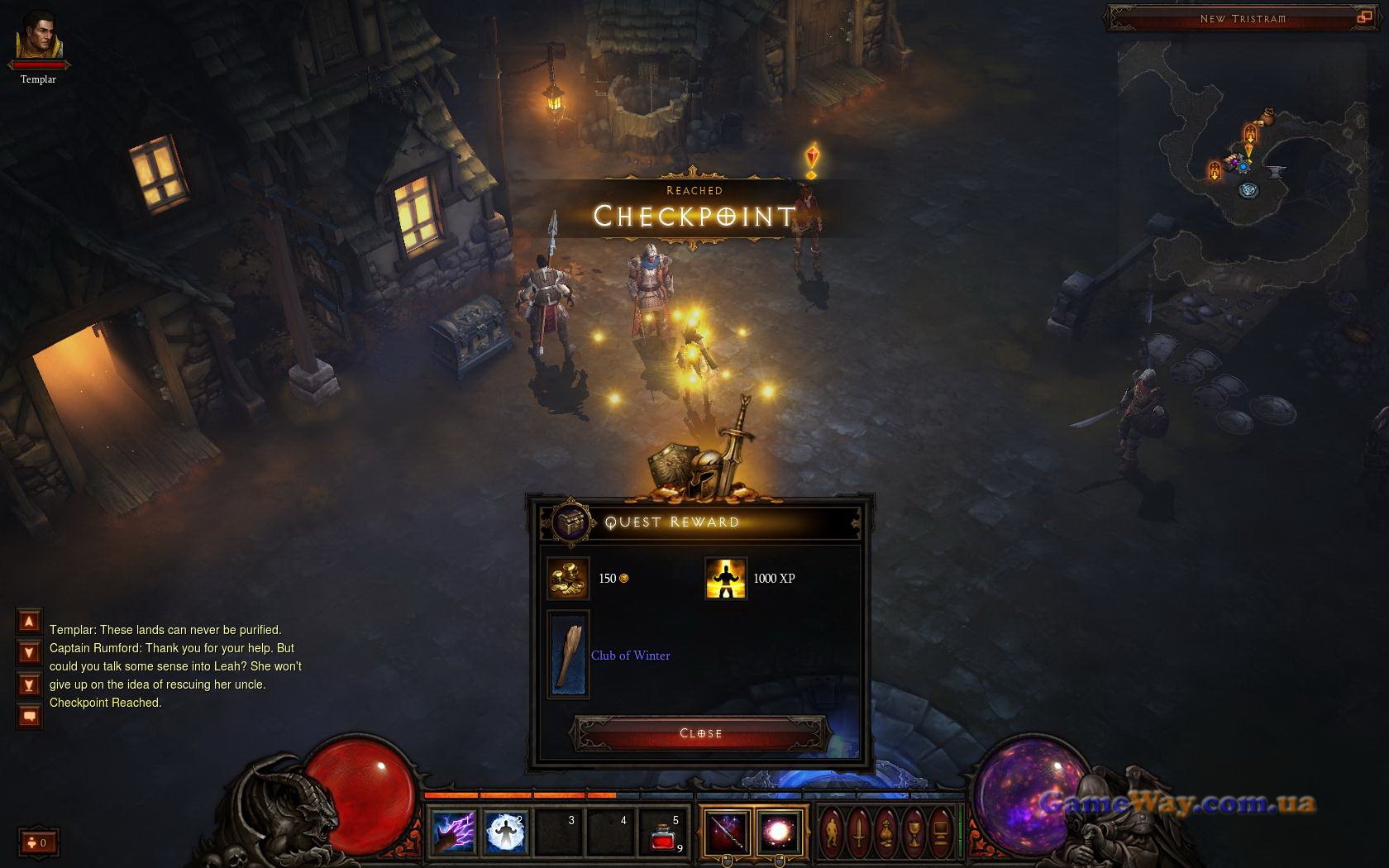Open the chat speech bubble button
This screenshot has width=1389, height=868.
pos(29,716)
